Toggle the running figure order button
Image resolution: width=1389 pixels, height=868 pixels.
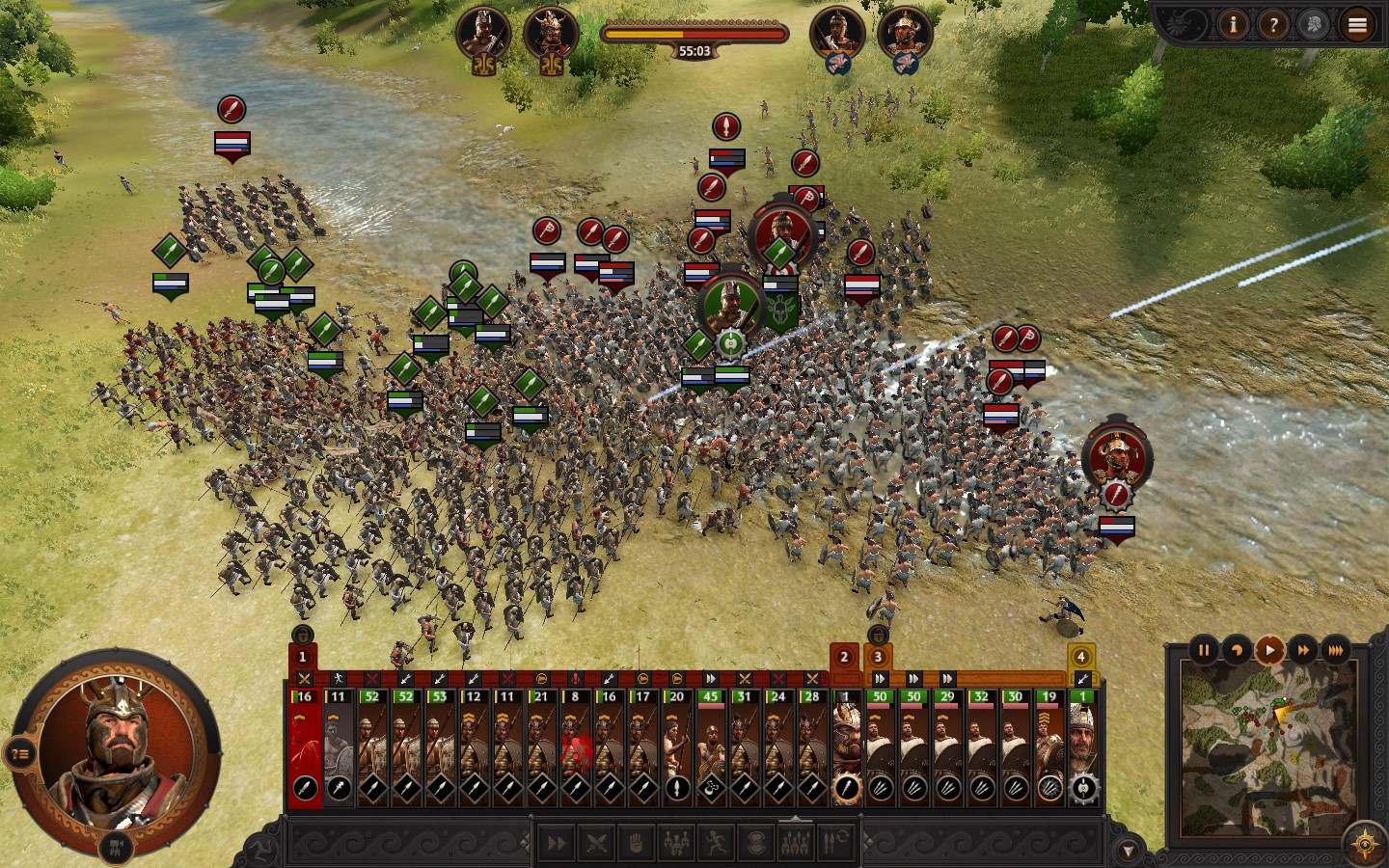point(715,844)
